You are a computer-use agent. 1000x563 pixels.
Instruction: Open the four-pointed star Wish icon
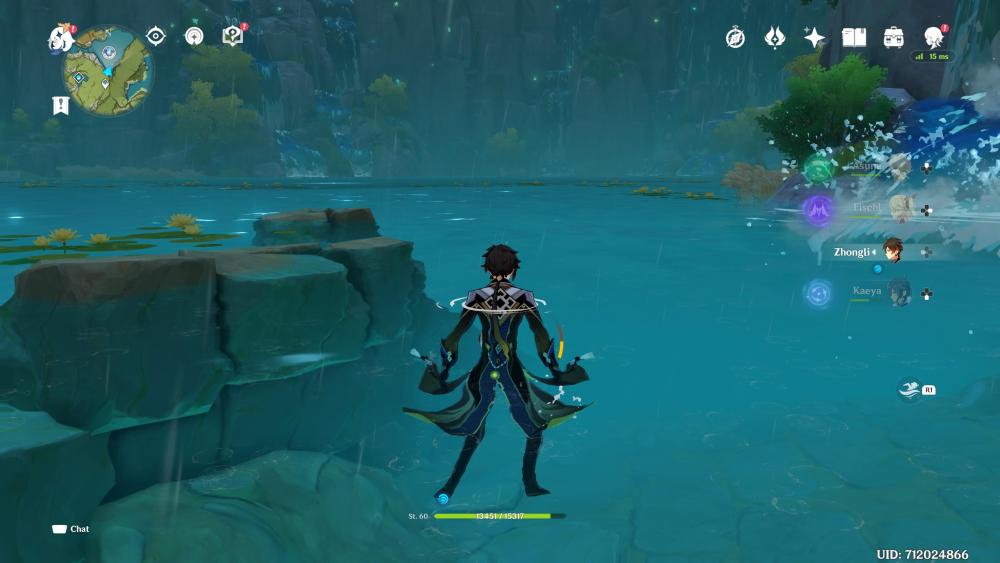pos(815,38)
